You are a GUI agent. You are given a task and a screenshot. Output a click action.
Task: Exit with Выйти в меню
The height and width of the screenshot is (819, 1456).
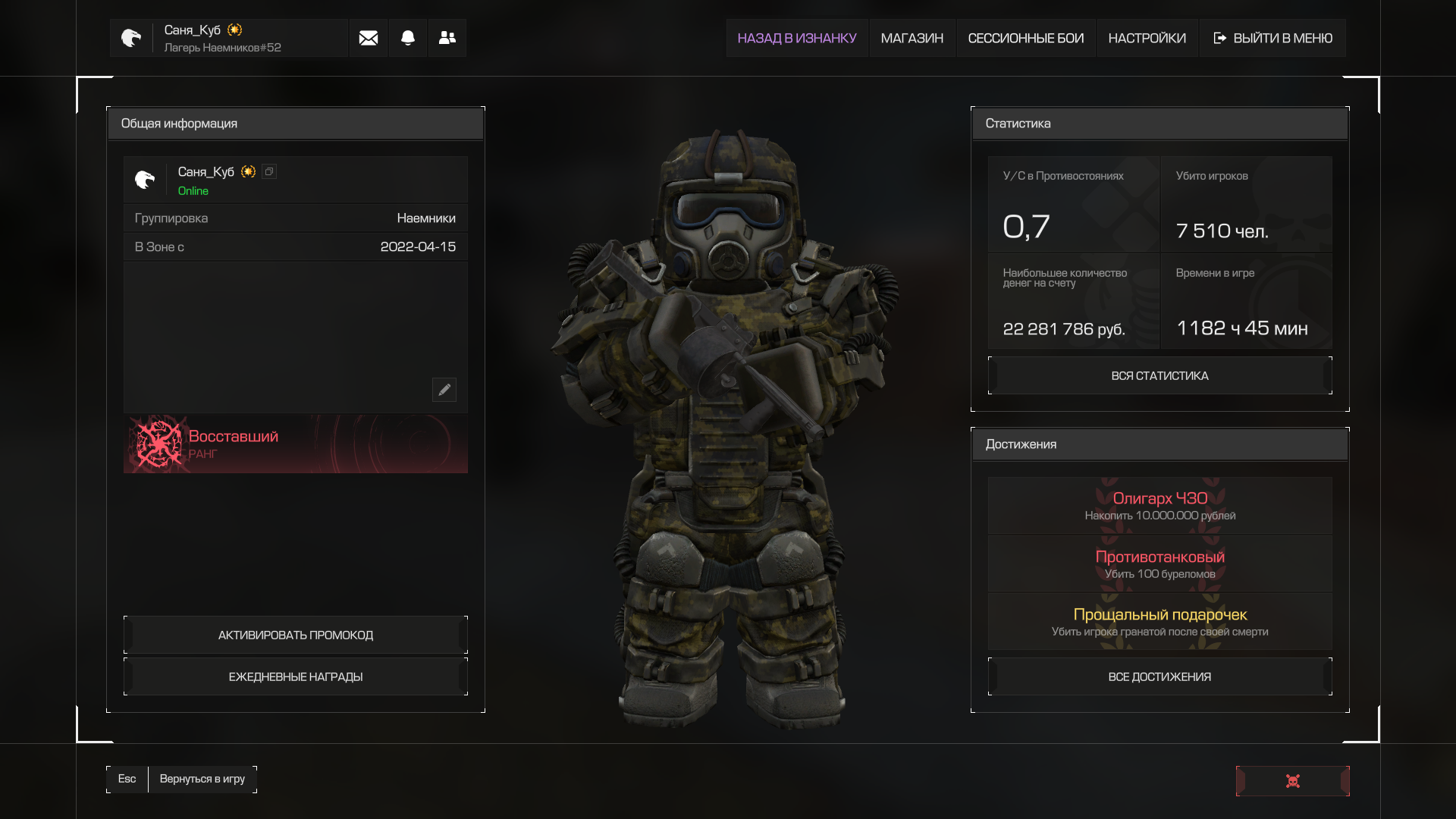click(x=1272, y=38)
